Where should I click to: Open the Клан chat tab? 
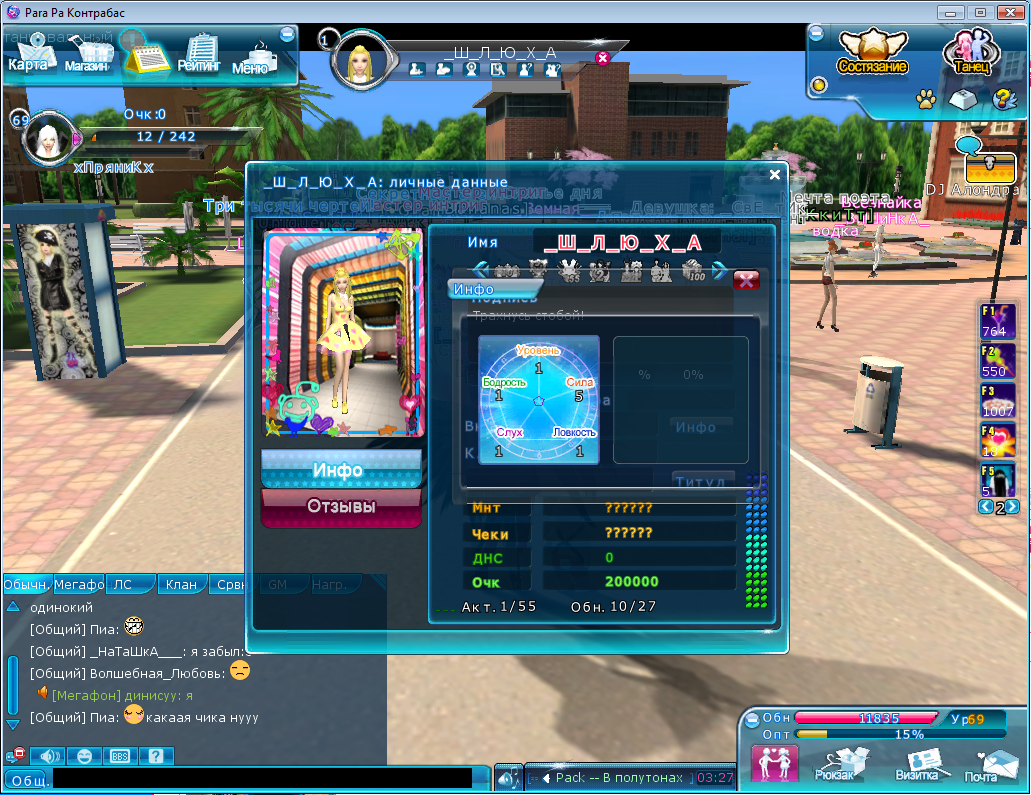click(181, 584)
